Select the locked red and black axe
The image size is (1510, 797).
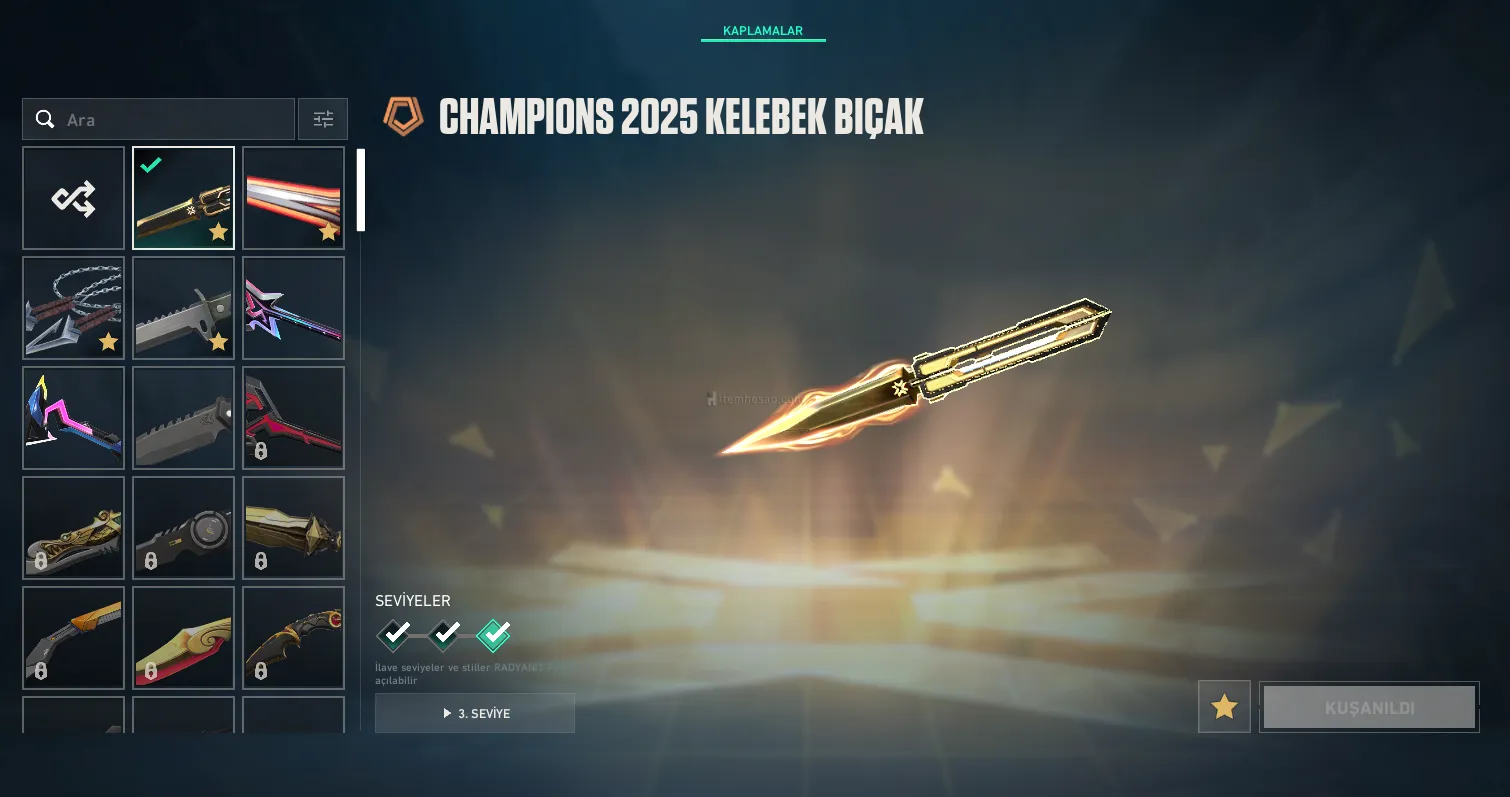click(x=294, y=418)
